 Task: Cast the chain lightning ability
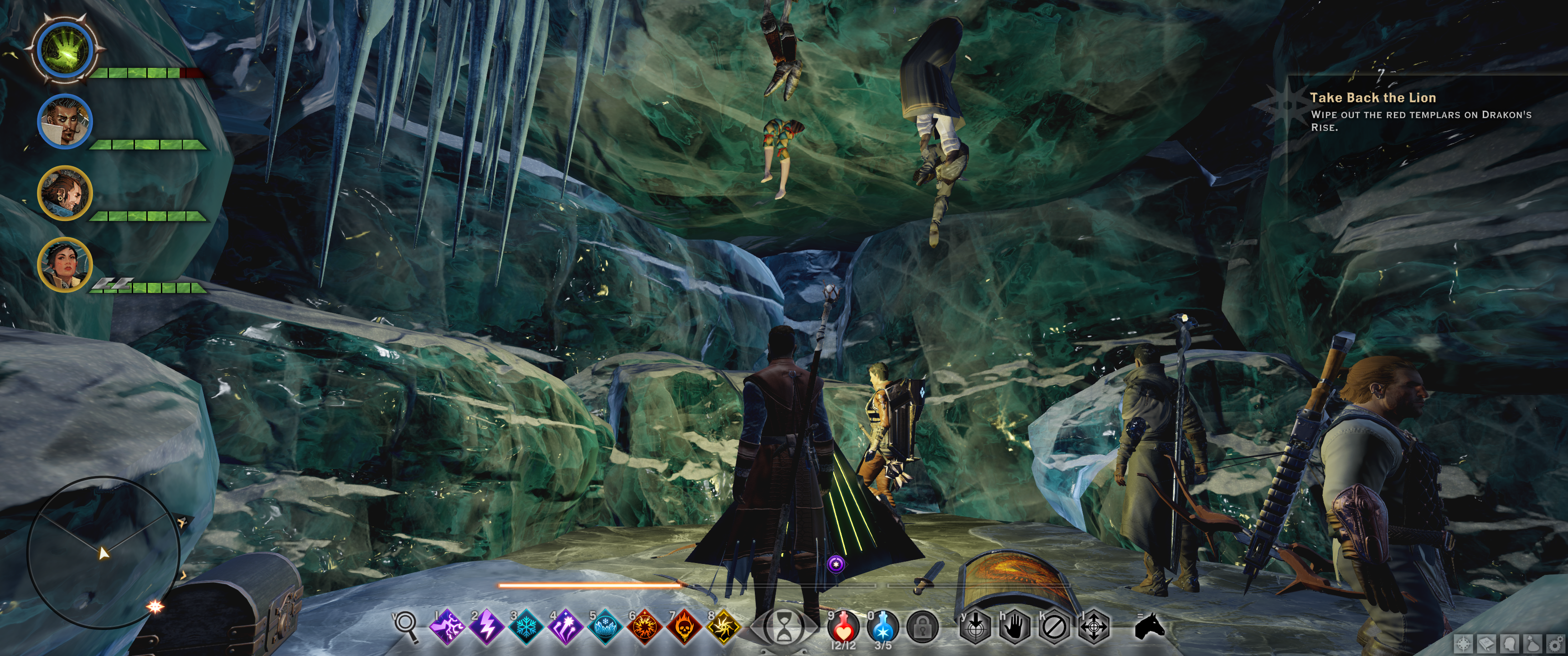[448, 626]
